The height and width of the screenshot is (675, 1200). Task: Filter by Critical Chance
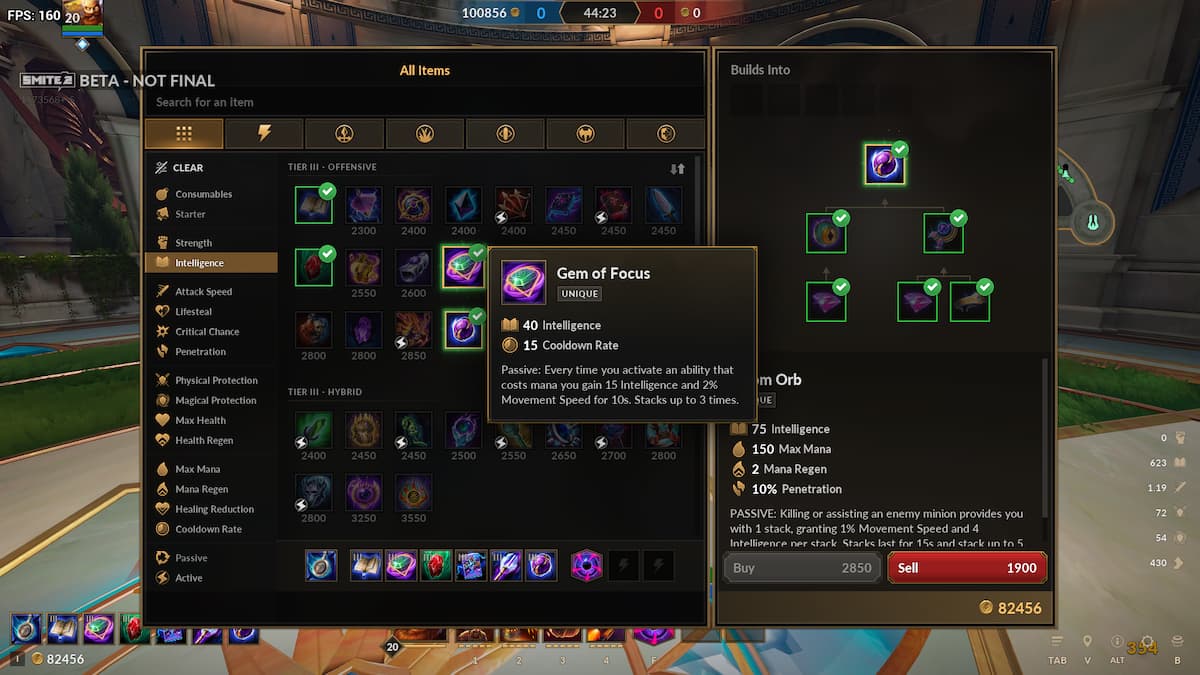207,332
